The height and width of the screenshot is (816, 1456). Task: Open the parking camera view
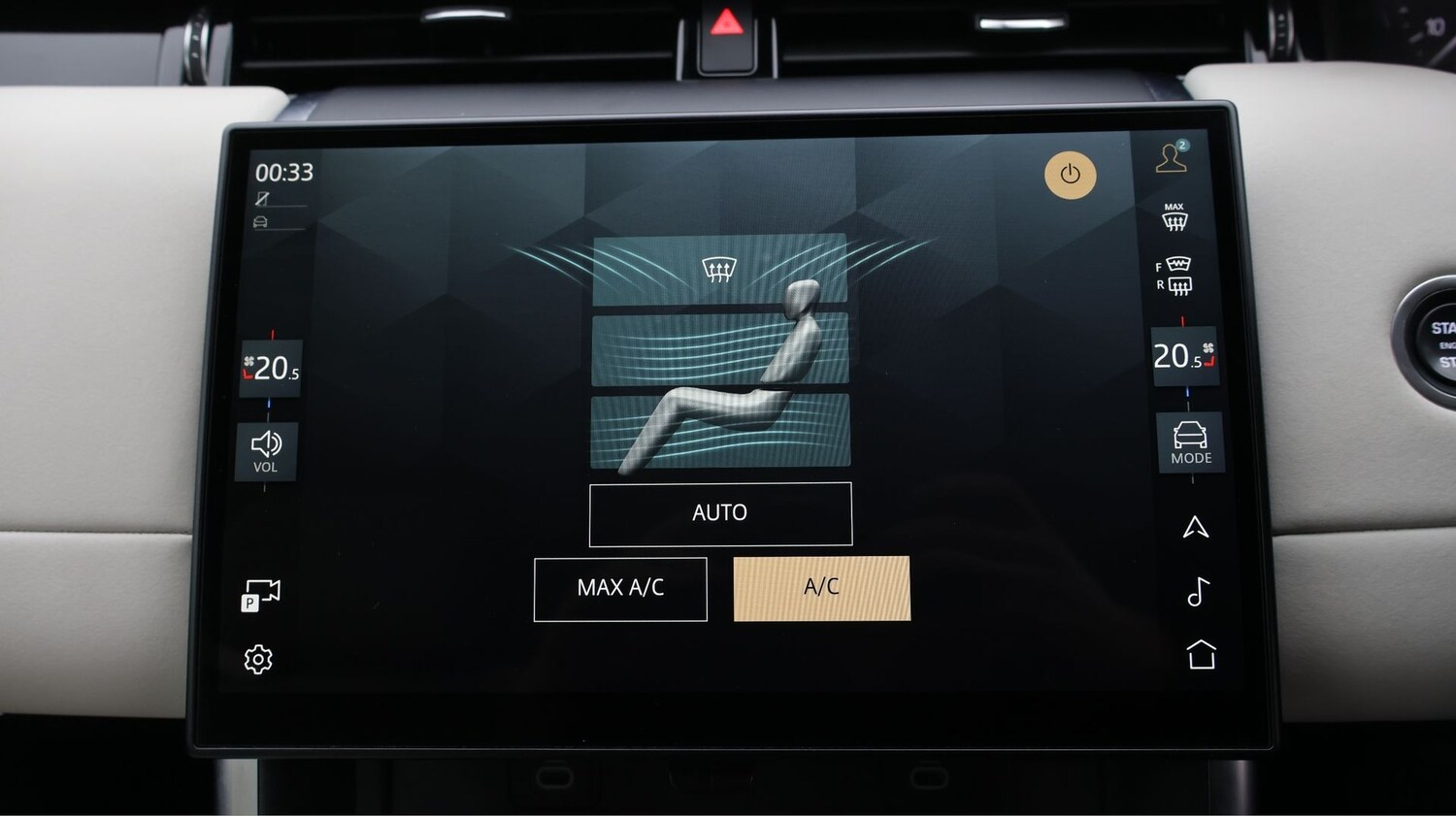(260, 595)
